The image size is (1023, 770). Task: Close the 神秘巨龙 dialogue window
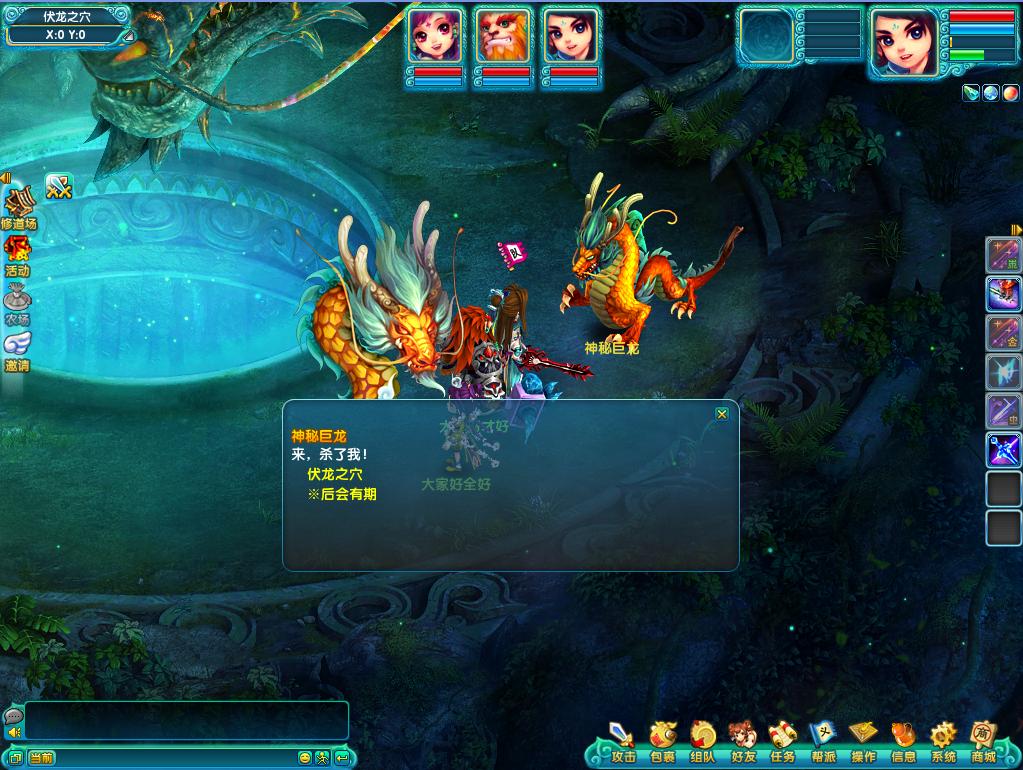click(722, 414)
